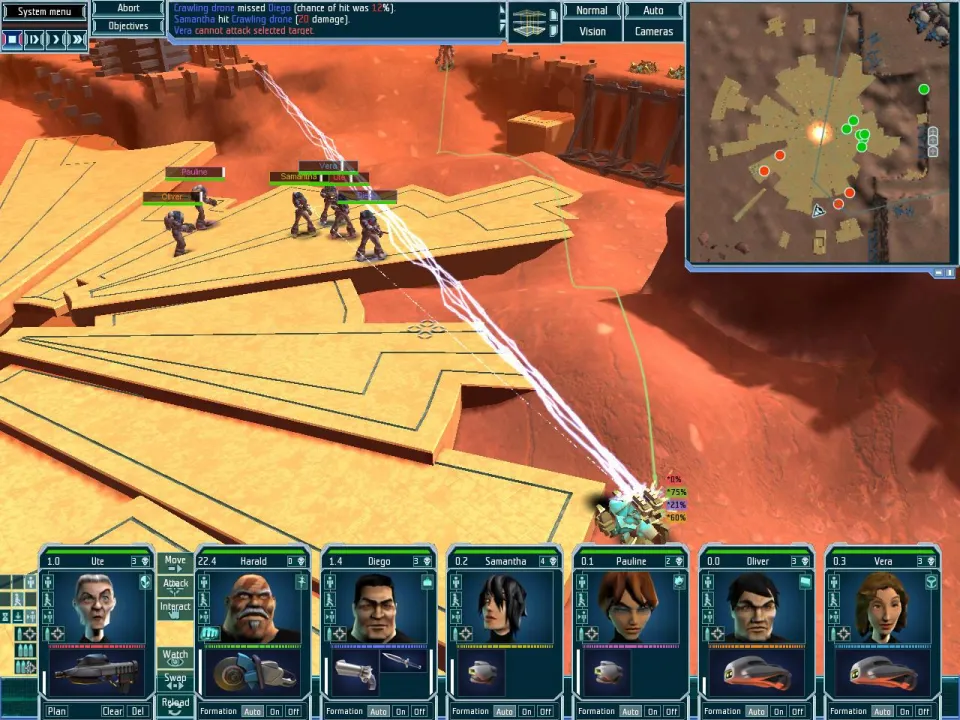This screenshot has height=720, width=960.
Task: Switch to Normal view mode
Action: pos(591,11)
